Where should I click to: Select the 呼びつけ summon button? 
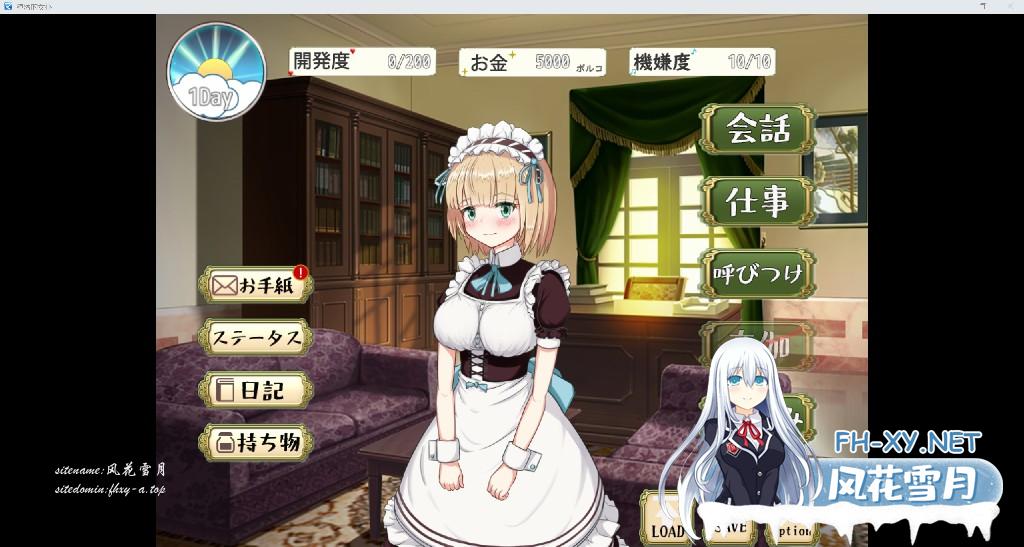[757, 274]
